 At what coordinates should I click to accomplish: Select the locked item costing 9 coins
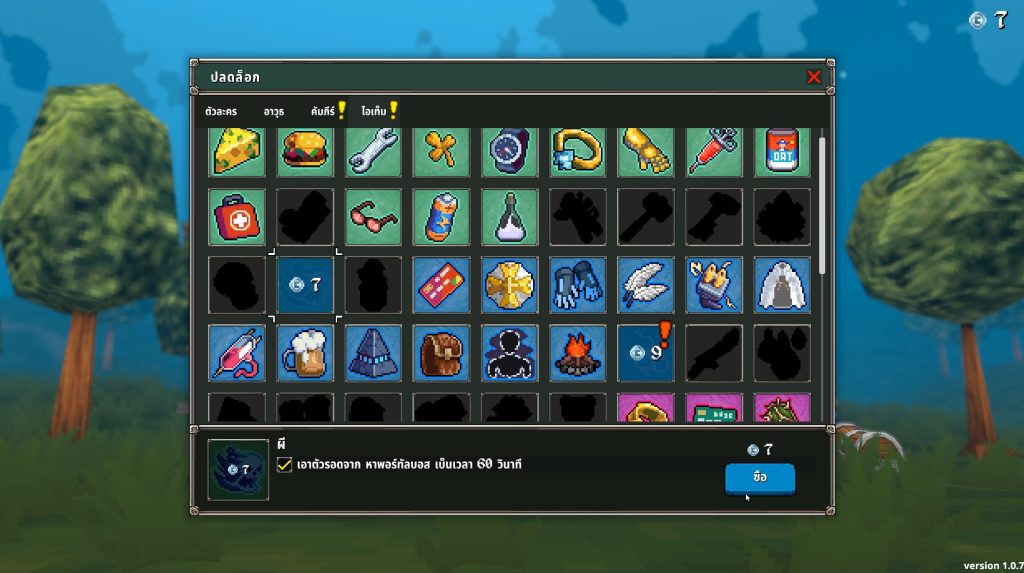(x=645, y=353)
